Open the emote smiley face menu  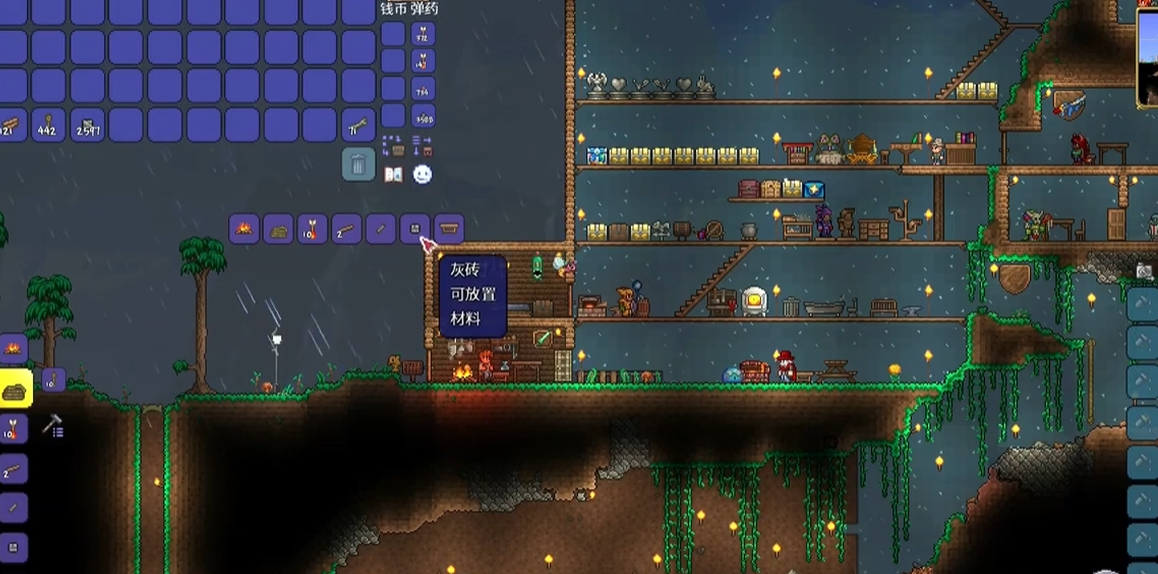click(x=423, y=174)
